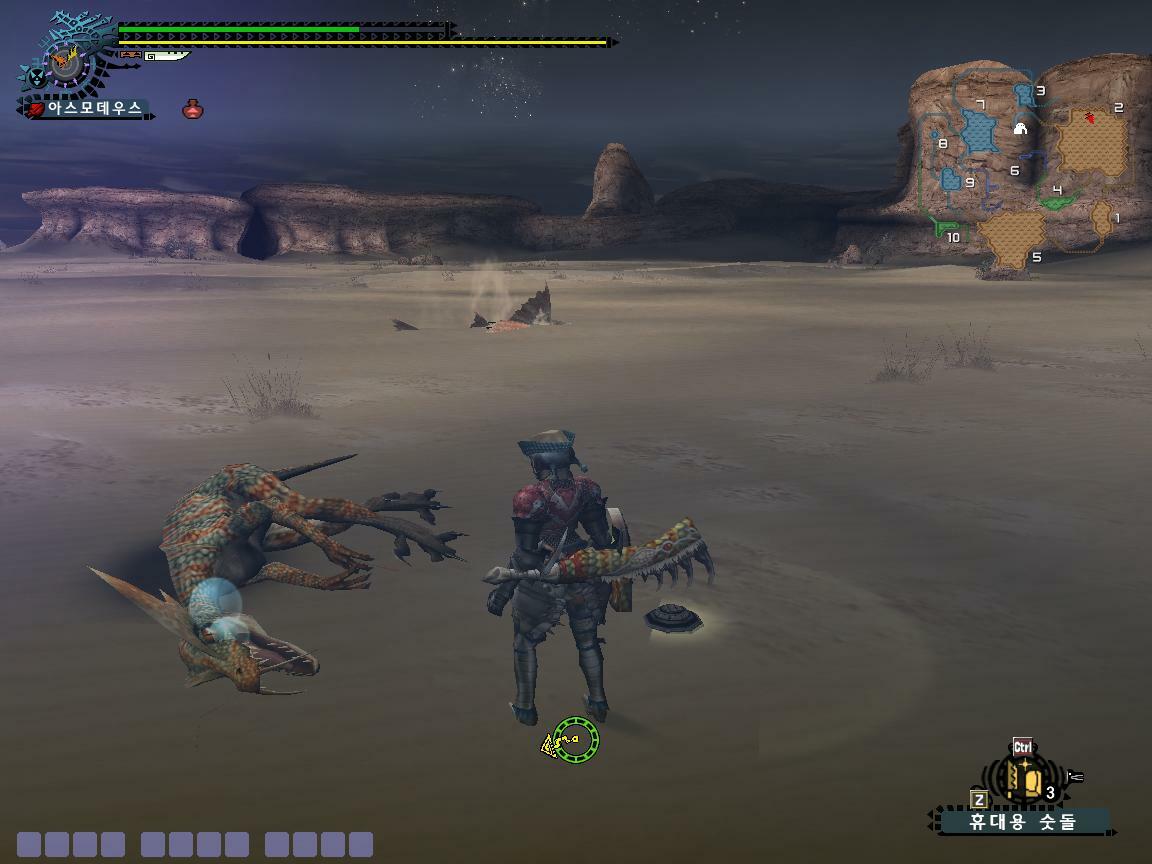
Task: Select green area 10 on the minimap
Action: [x=944, y=229]
